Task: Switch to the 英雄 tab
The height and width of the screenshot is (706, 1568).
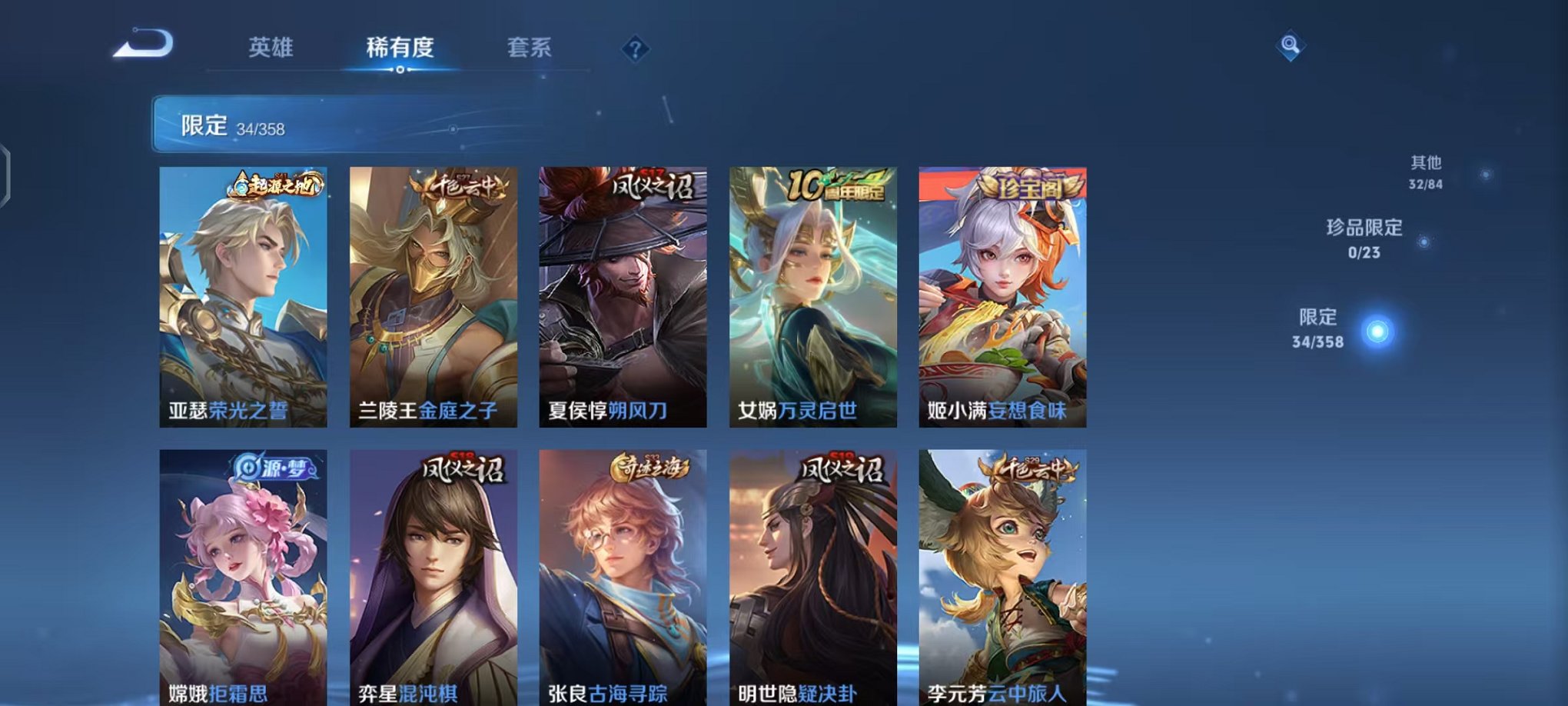Action: pyautogui.click(x=271, y=48)
